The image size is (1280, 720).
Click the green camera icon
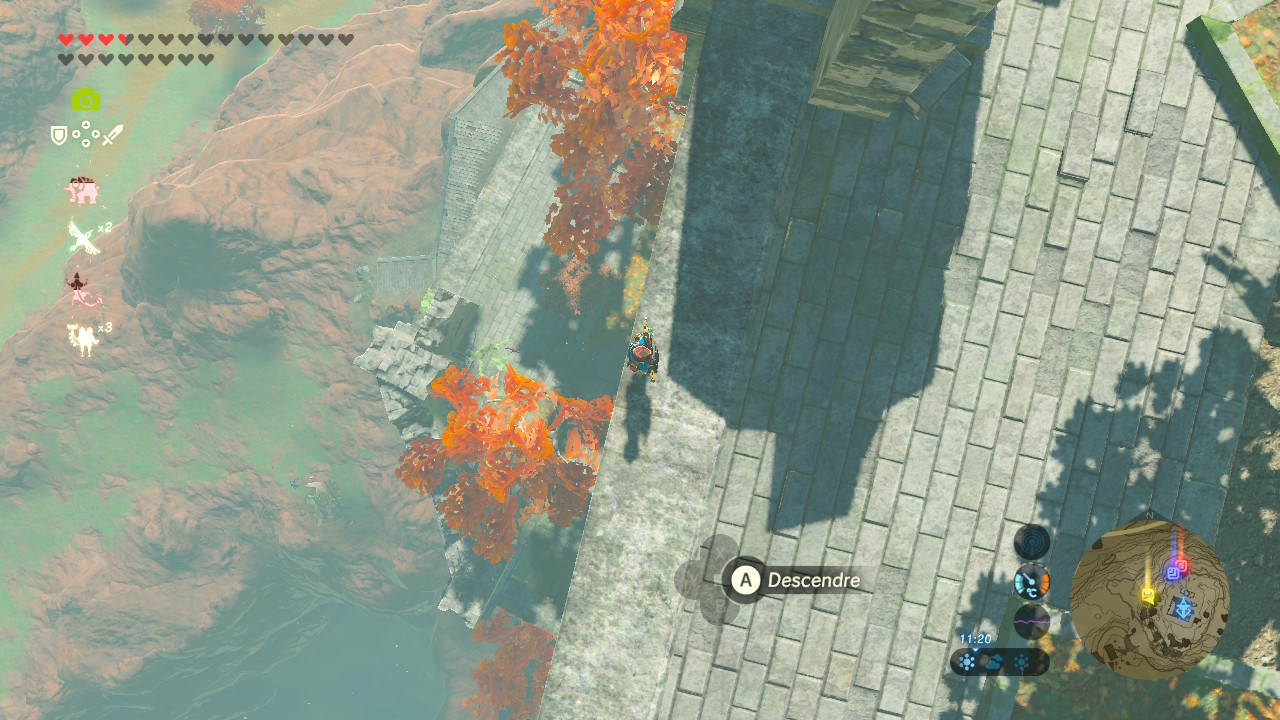coord(86,99)
